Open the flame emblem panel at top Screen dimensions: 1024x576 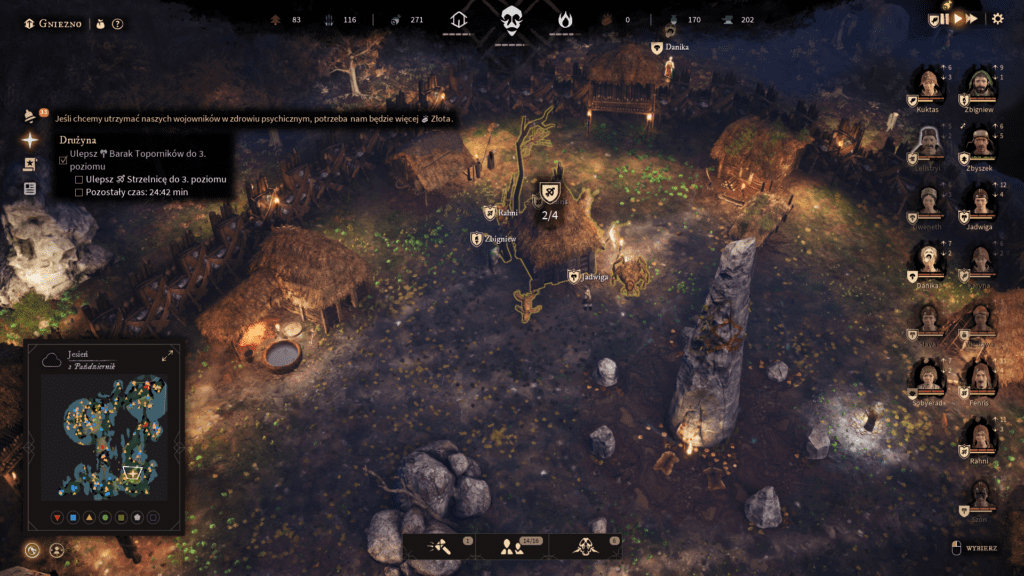point(565,19)
